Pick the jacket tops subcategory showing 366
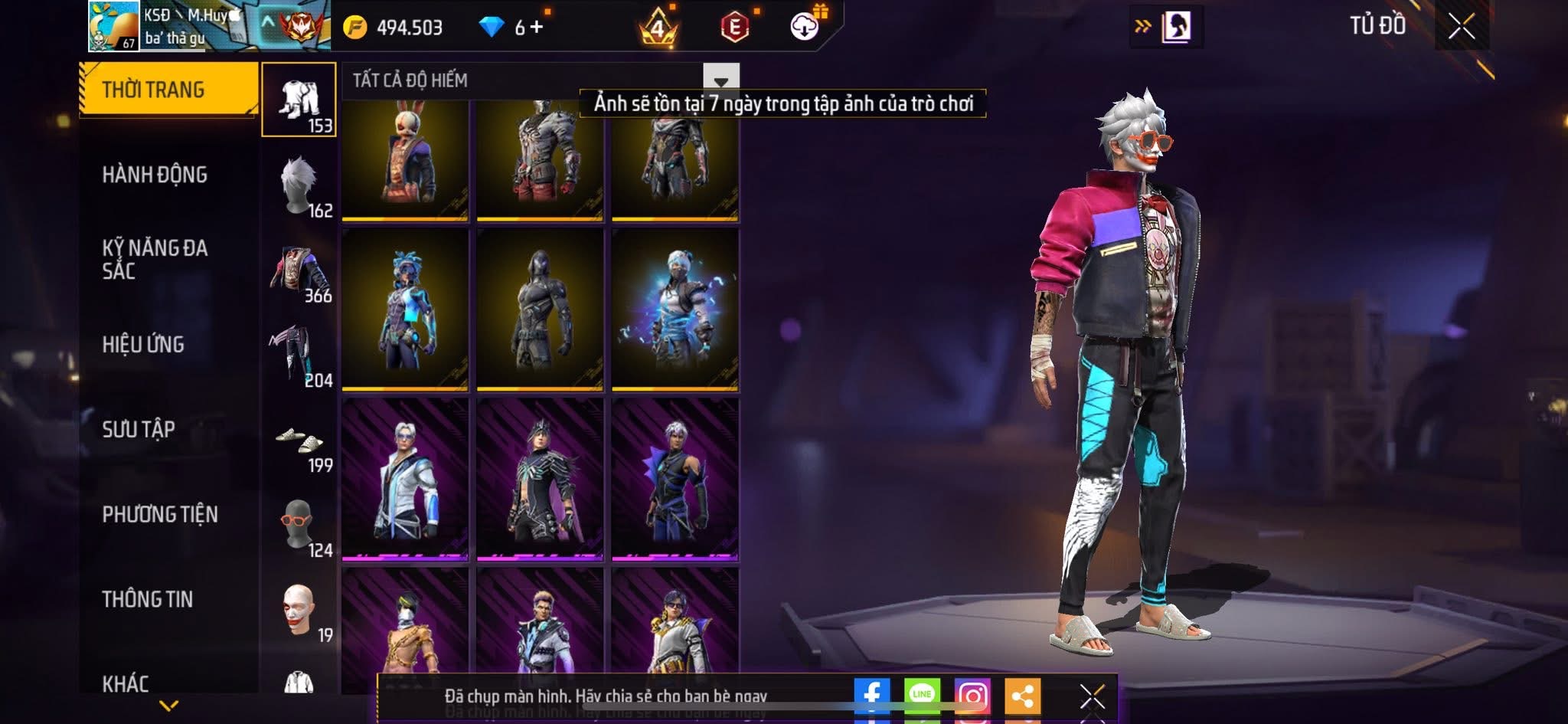 tap(299, 272)
